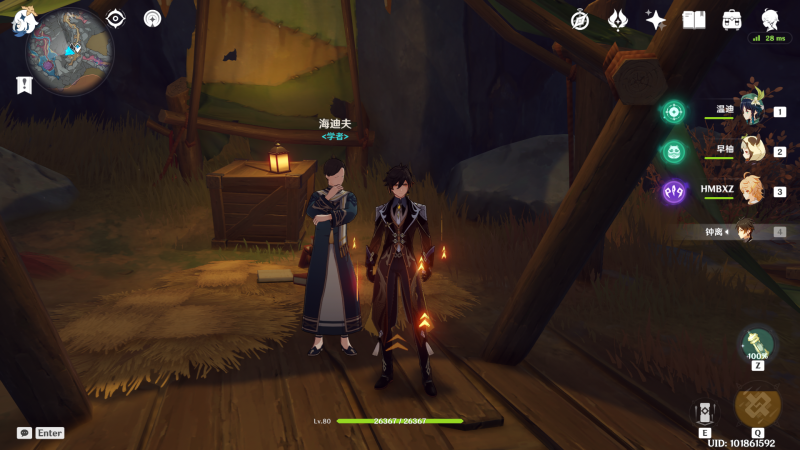This screenshot has height=450, width=800.
Task: Open the character profile head icon
Action: [x=770, y=19]
